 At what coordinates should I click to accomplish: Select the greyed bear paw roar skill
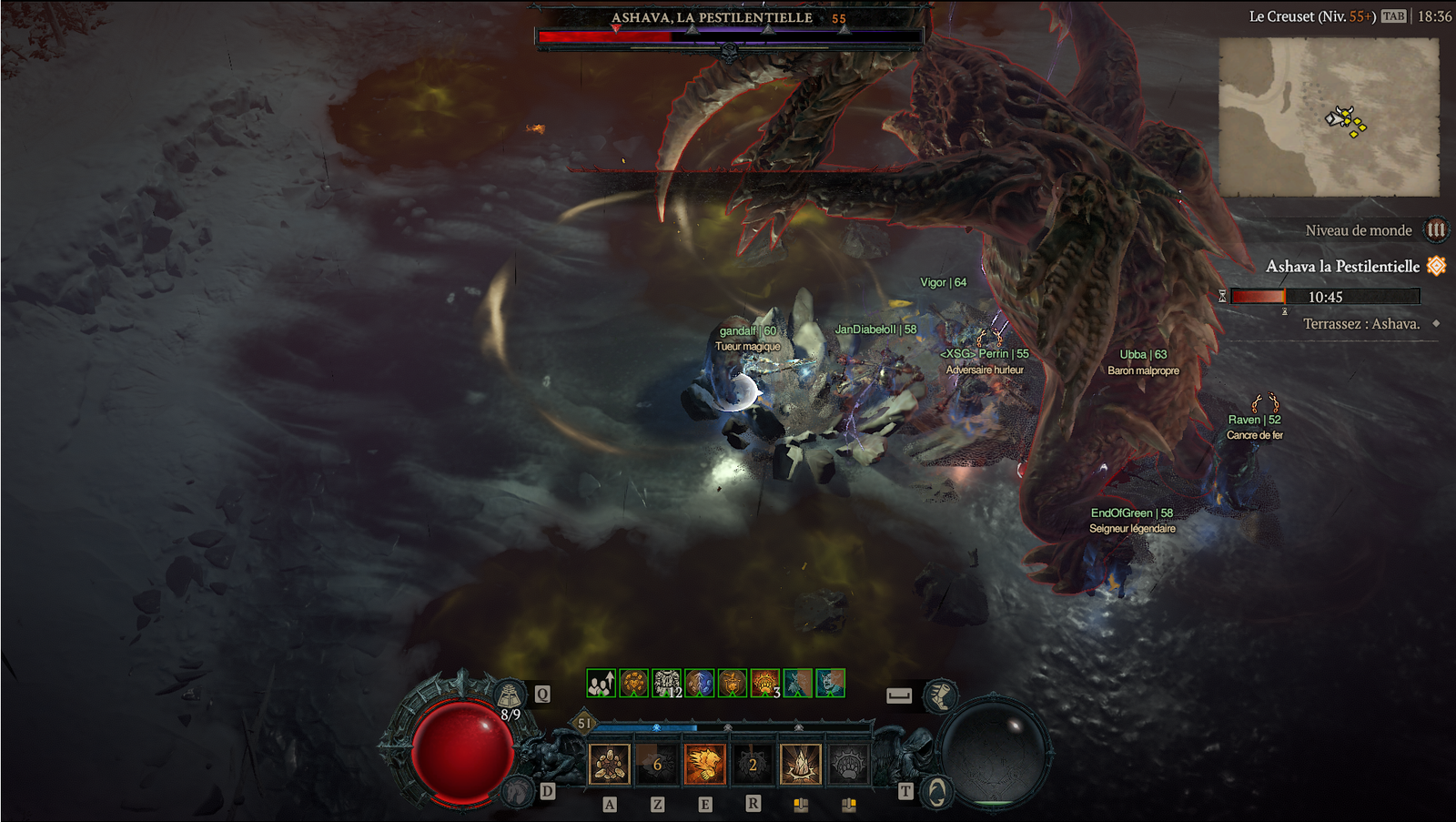[x=848, y=765]
